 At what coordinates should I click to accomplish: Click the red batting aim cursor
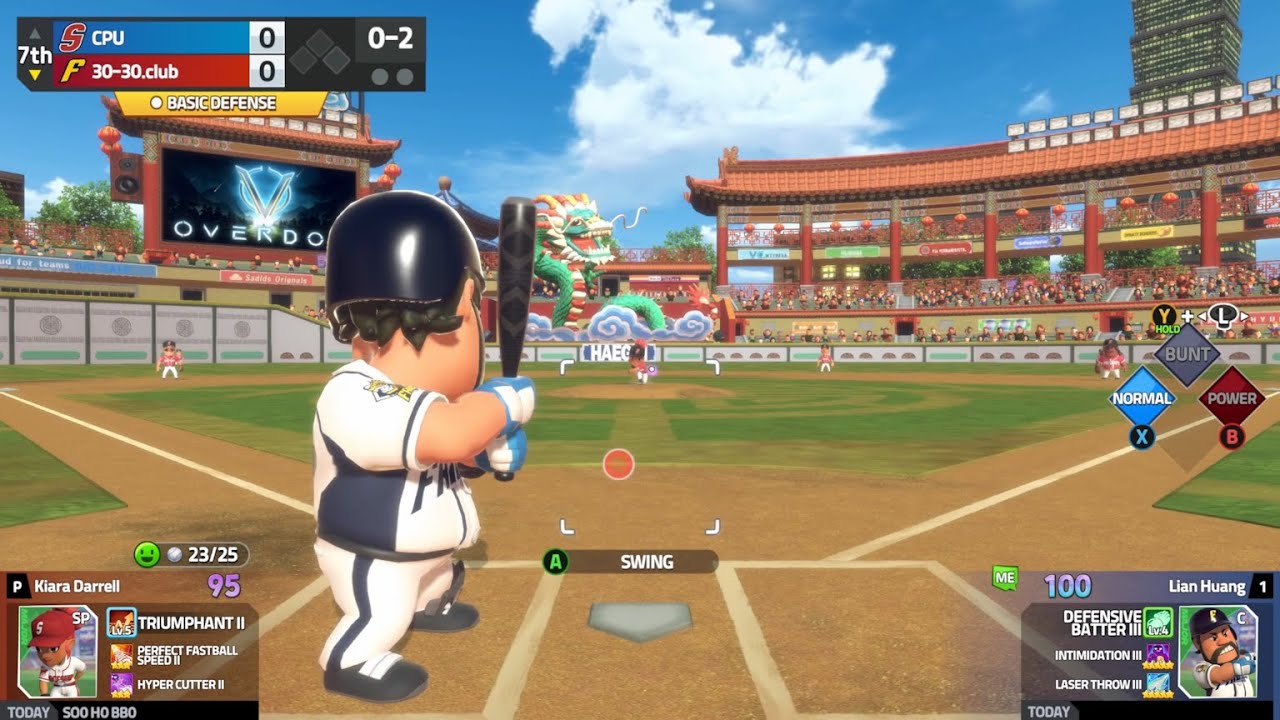[x=619, y=464]
